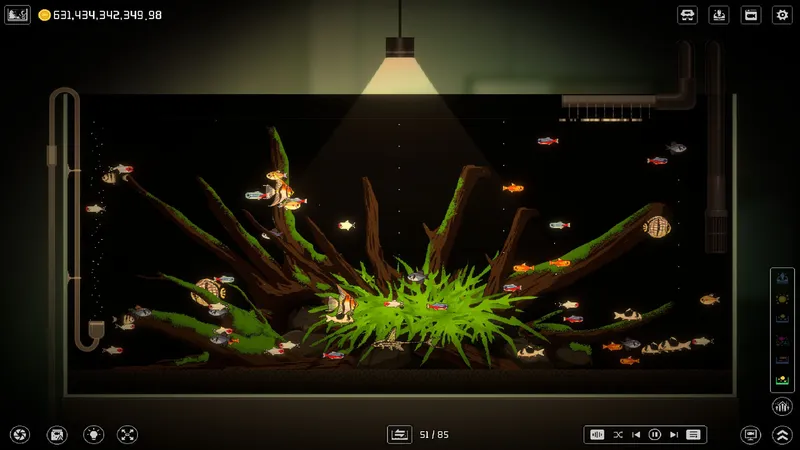
Task: Skip back to the previous music track
Action: pos(636,435)
